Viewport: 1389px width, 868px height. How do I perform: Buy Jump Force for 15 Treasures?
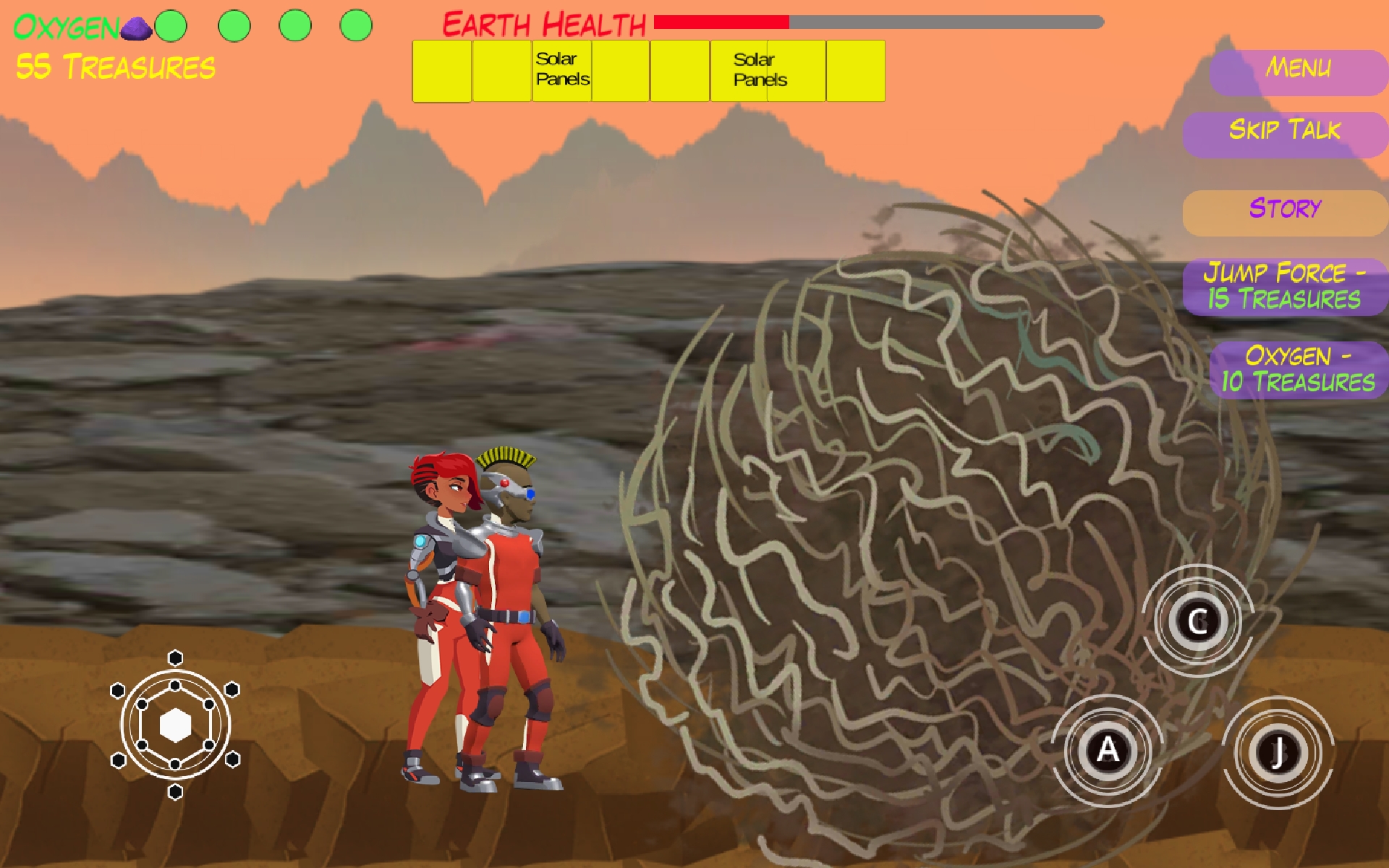(1285, 286)
